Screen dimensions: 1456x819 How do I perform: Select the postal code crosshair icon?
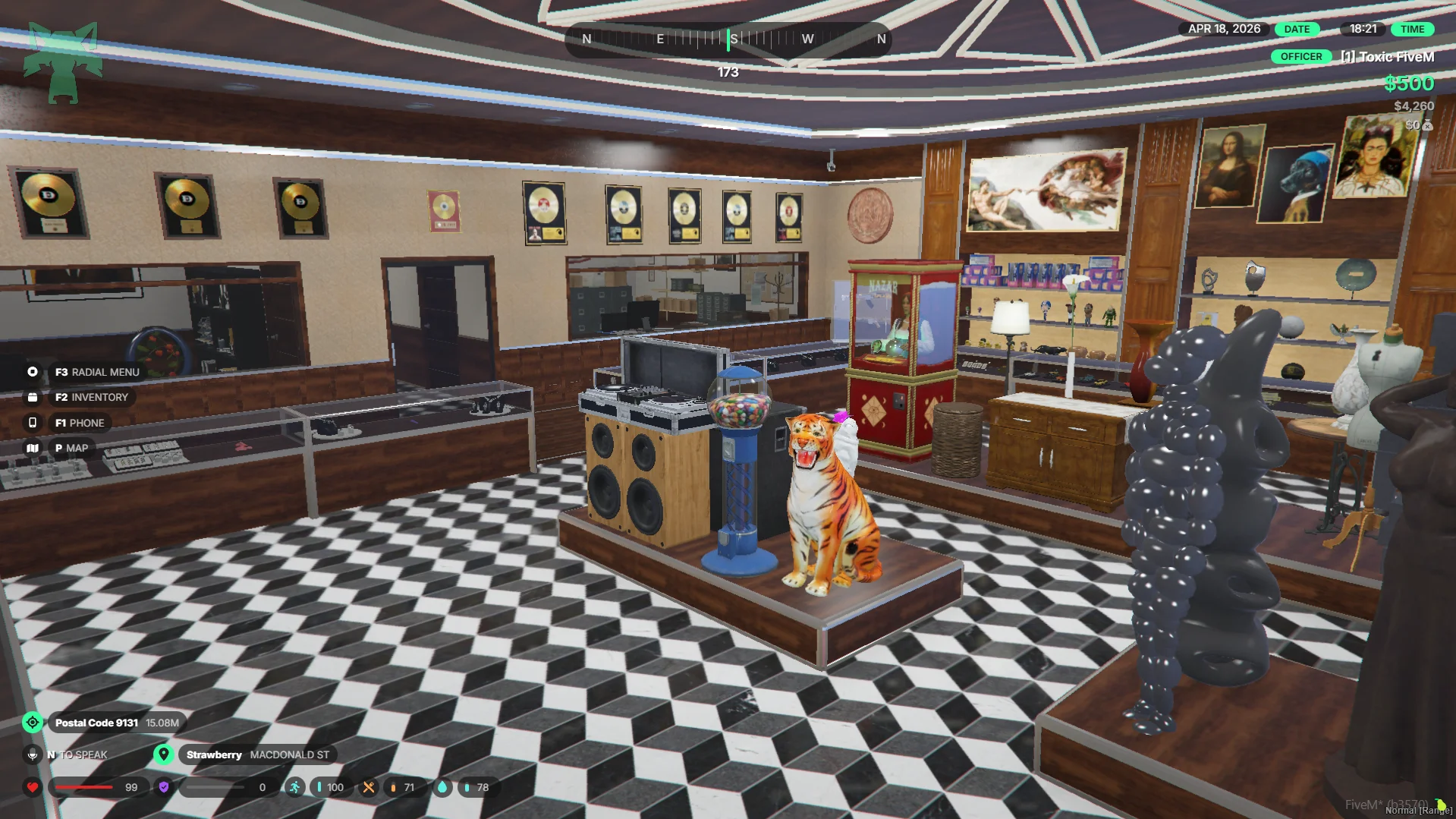click(x=33, y=723)
